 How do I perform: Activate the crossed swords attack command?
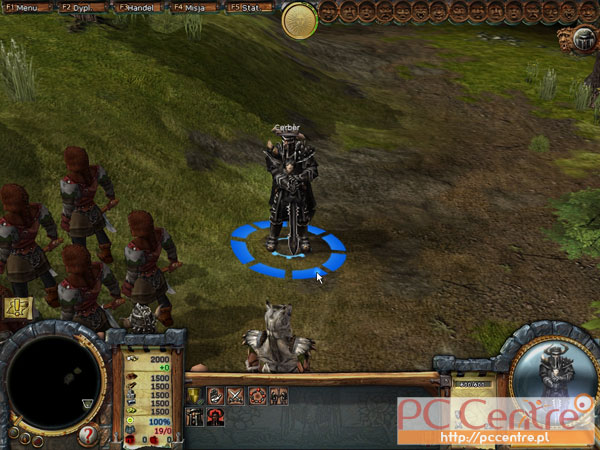tap(236, 396)
